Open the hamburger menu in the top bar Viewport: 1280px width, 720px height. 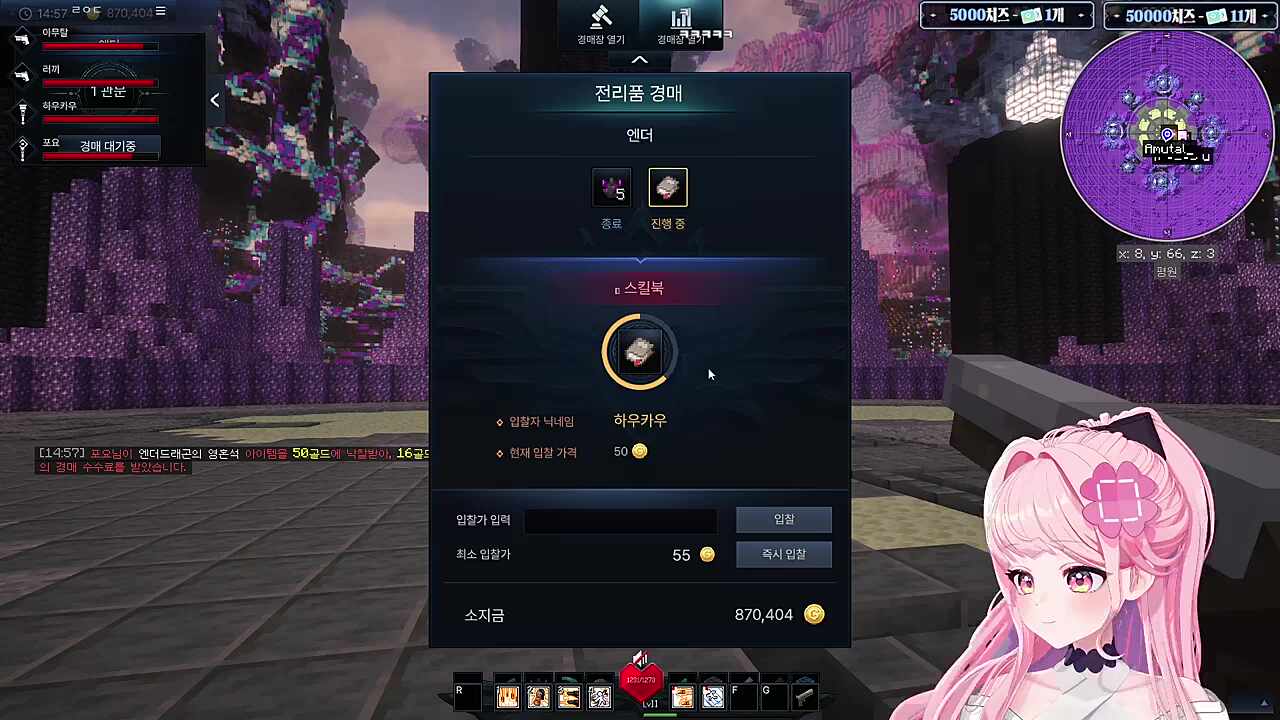click(160, 11)
